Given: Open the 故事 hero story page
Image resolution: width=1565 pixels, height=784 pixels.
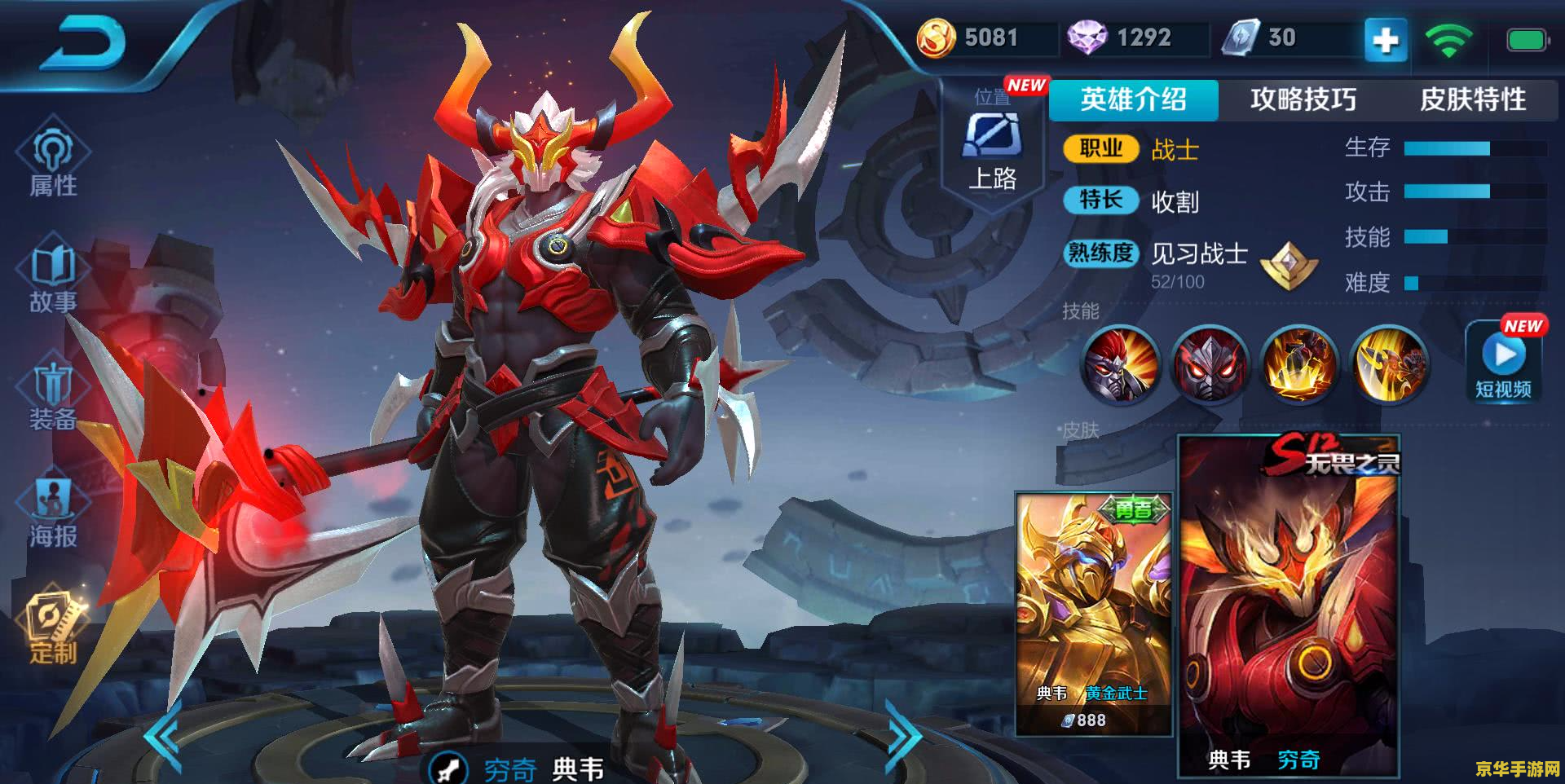Looking at the screenshot, I should [53, 277].
